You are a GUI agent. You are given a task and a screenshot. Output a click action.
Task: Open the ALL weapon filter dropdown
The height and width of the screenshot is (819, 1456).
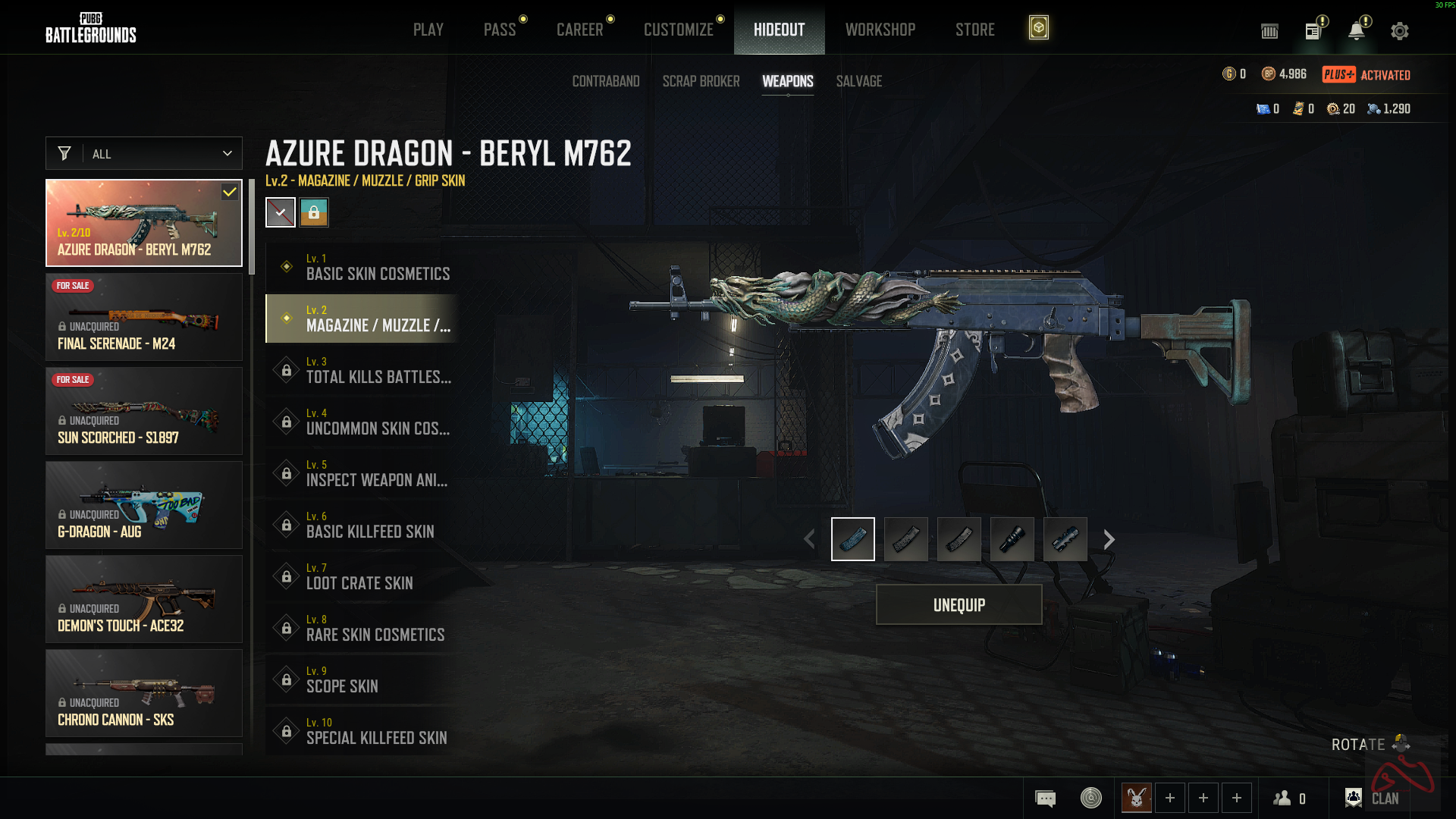click(x=144, y=154)
